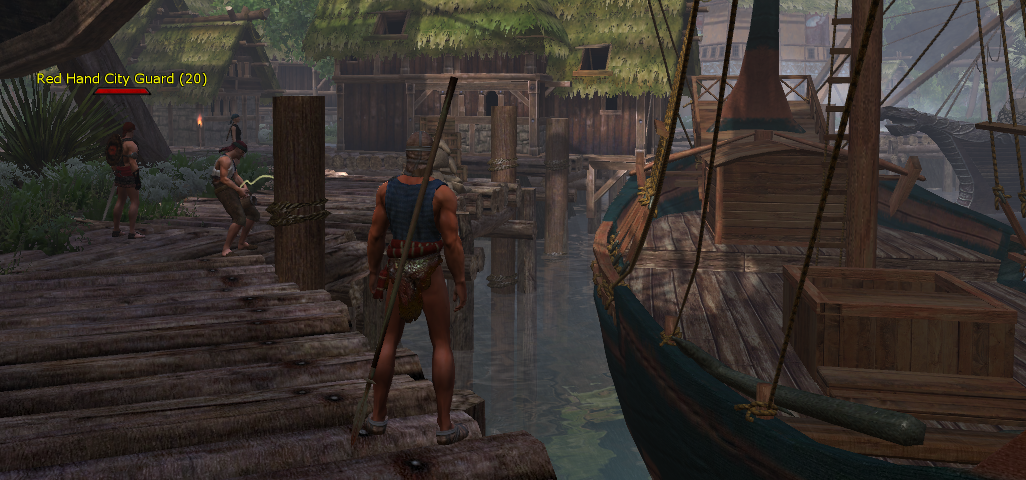Select the Red Hand City Guard nameplate
Viewport: 1026px width, 480px height.
click(122, 79)
